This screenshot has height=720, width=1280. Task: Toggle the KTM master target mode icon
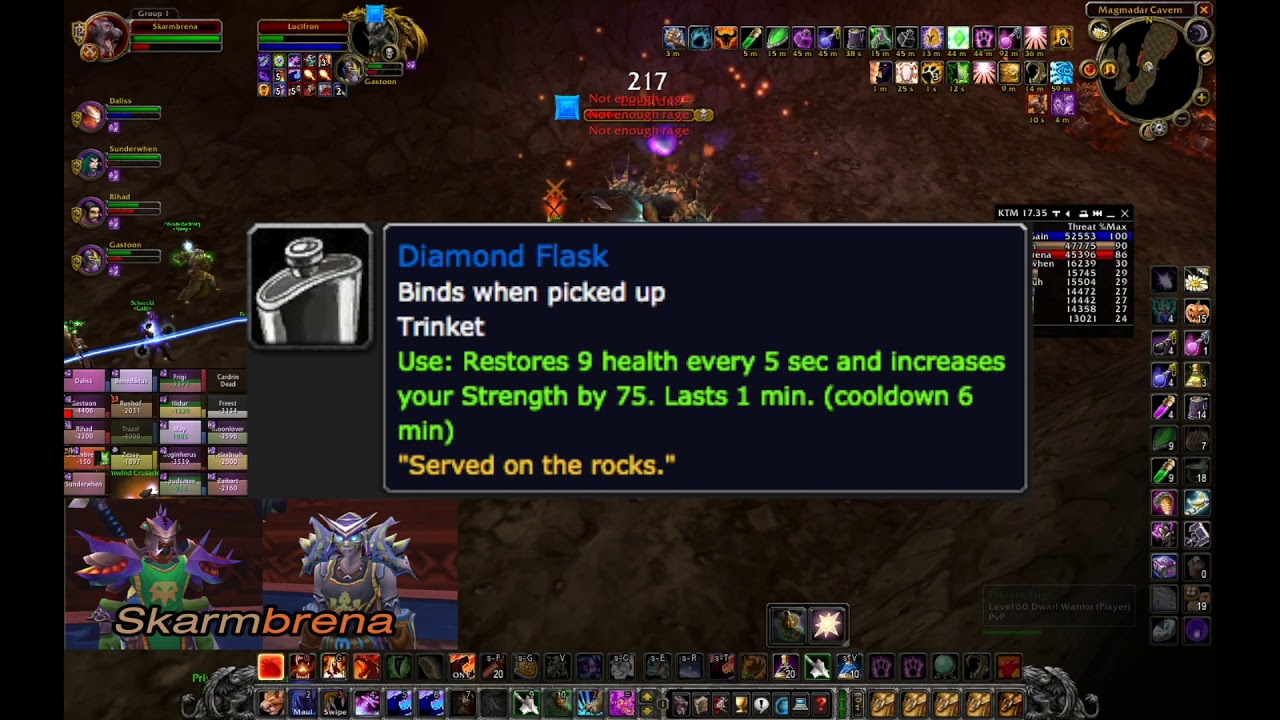point(1056,213)
